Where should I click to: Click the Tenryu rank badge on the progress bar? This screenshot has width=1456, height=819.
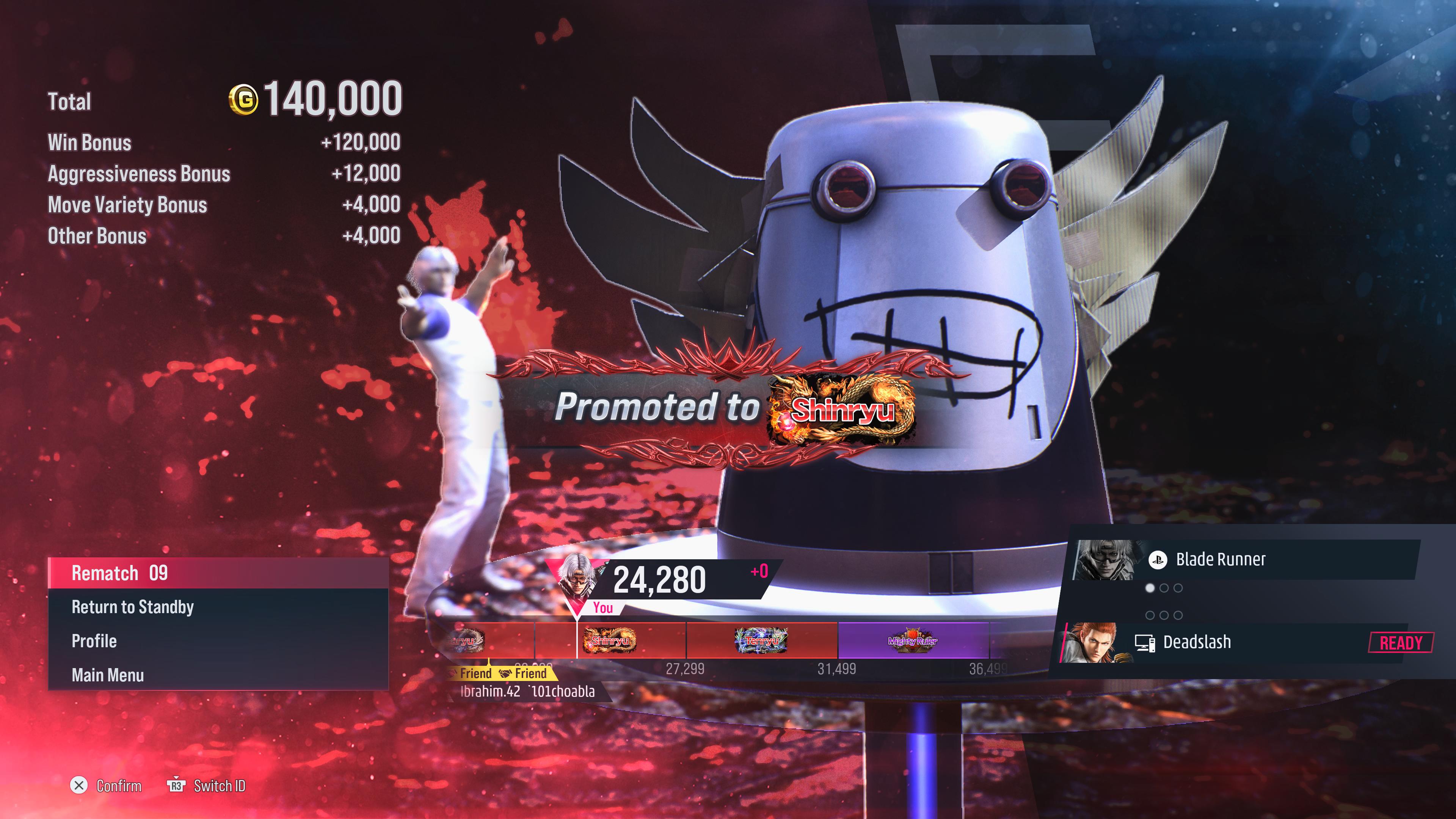point(761,640)
